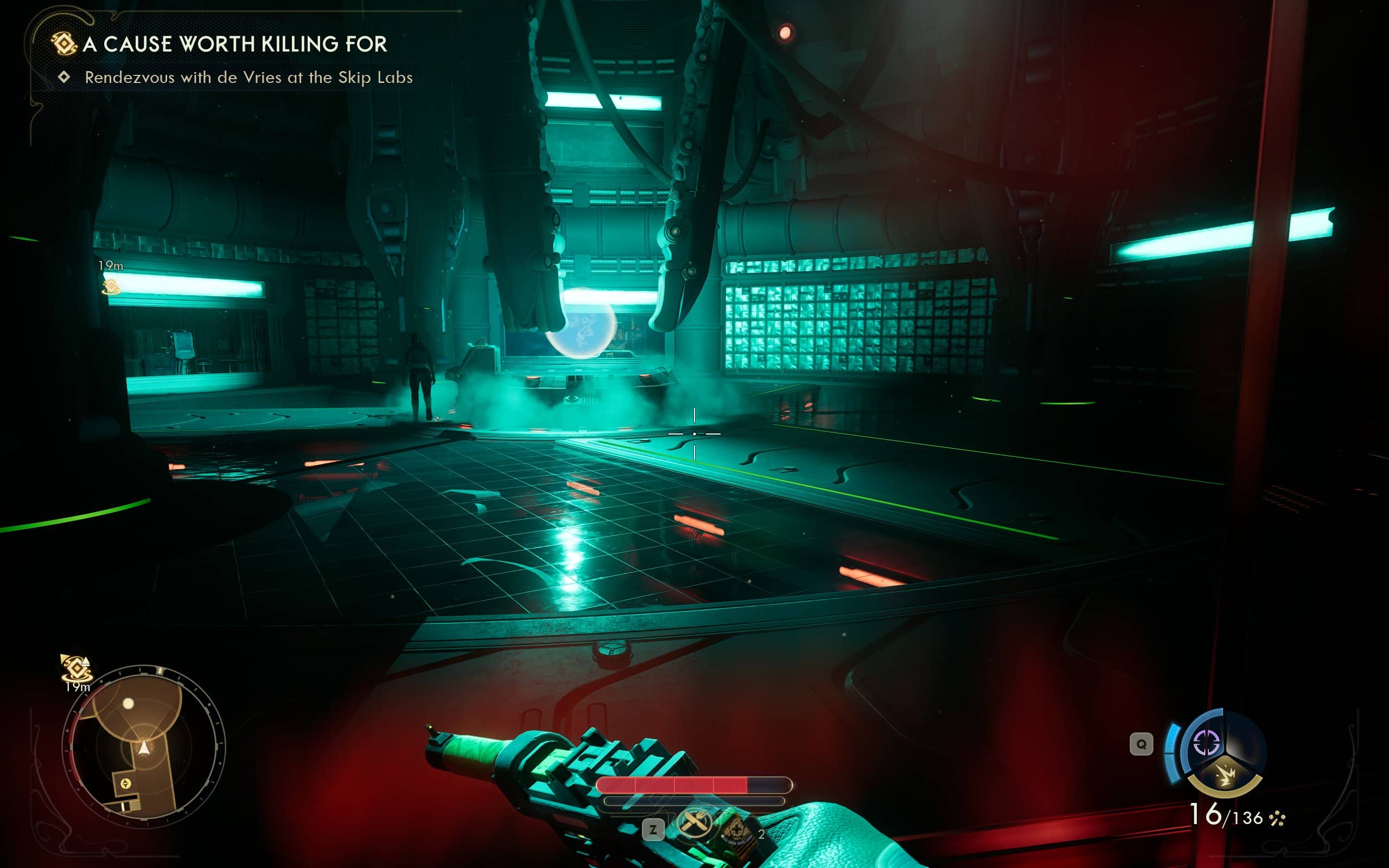Screen dimensions: 1389x868
Task: Open the 'A Cause Worth Killing For' quest tracker
Action: click(x=234, y=44)
